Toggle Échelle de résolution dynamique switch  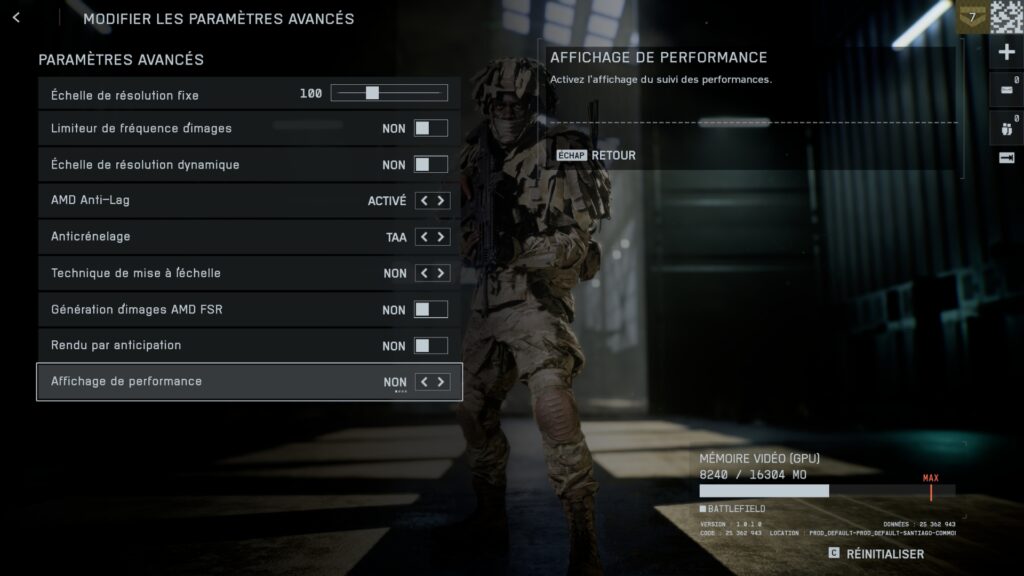(431, 164)
